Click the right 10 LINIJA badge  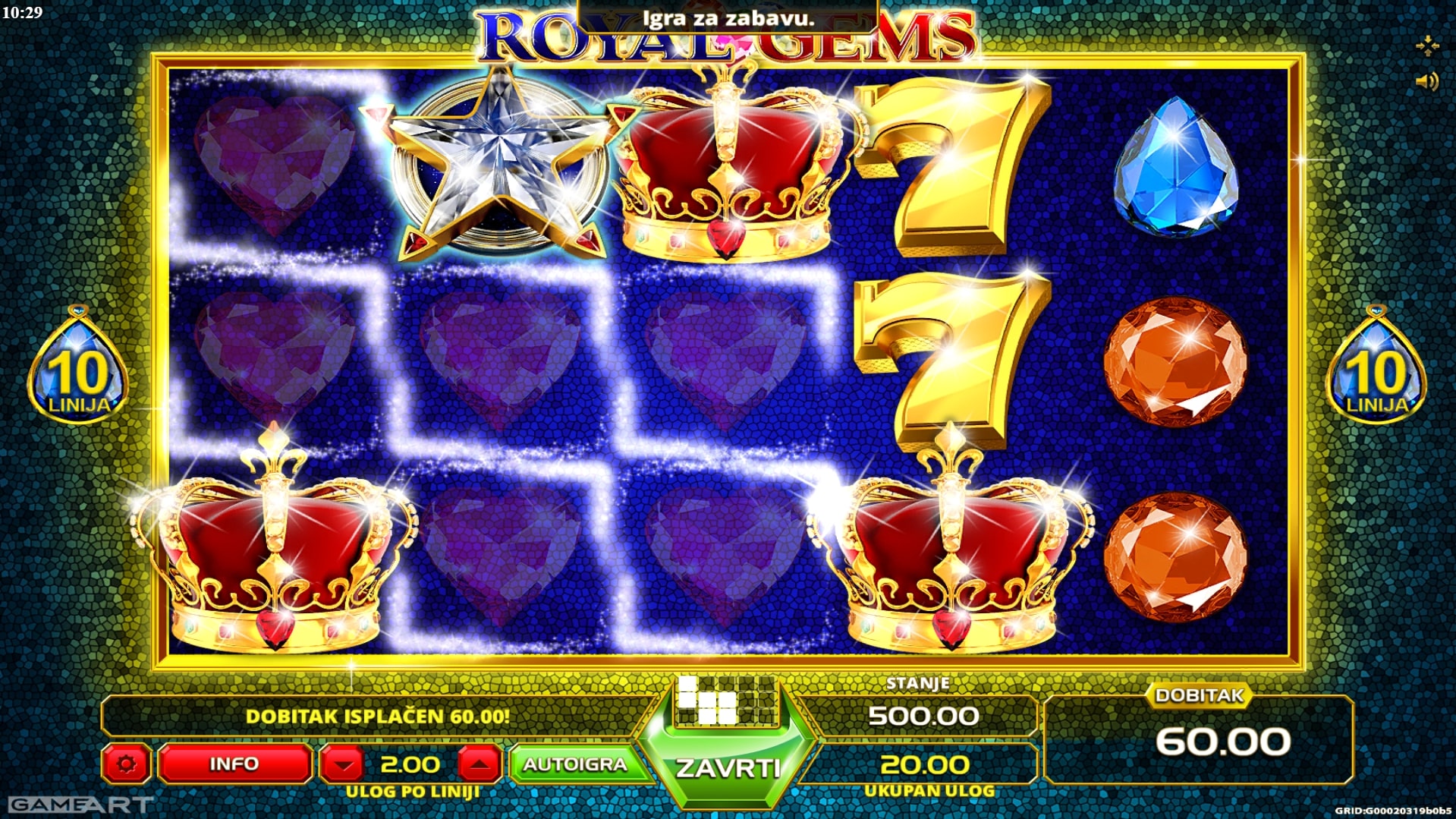pos(1376,366)
